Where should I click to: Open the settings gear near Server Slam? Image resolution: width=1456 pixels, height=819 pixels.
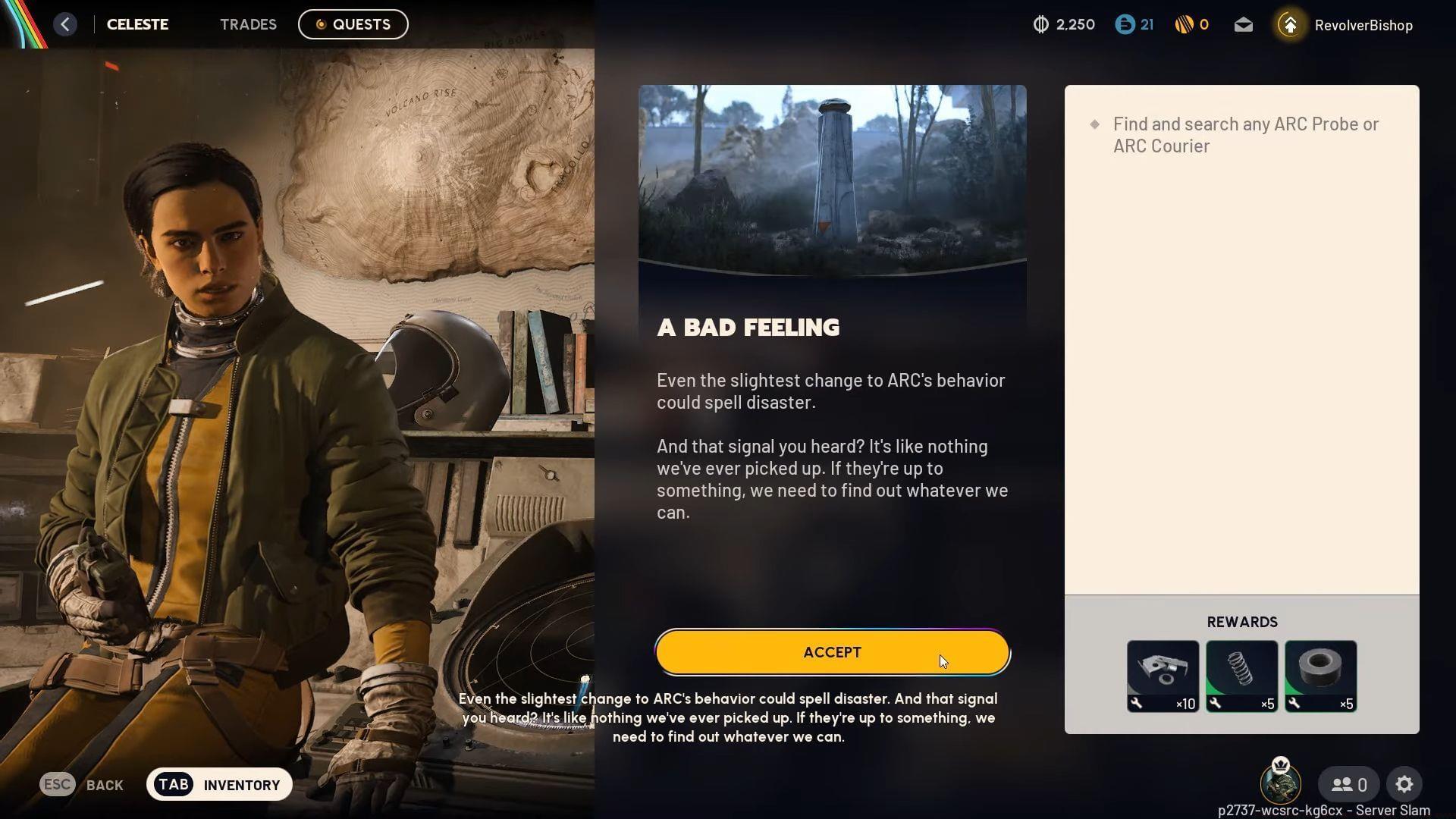pos(1406,784)
